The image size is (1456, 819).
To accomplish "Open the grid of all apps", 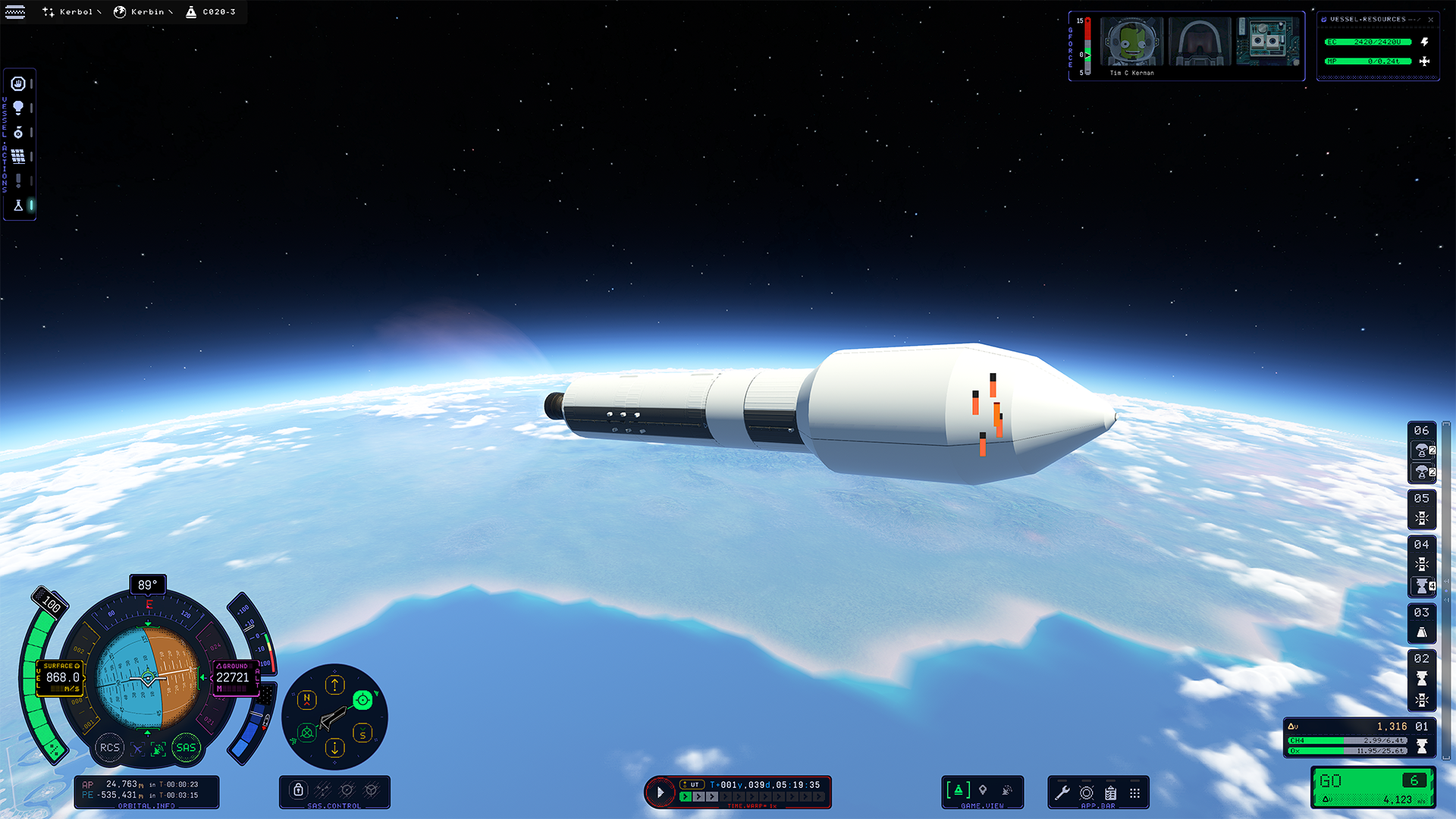I will point(1134,792).
